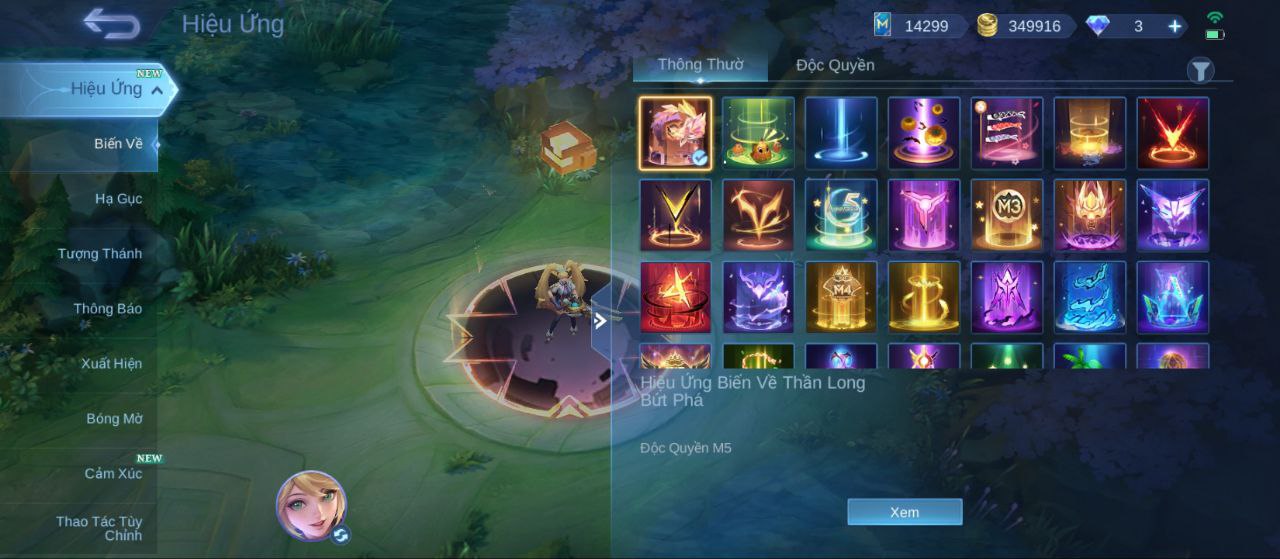Choose the Tượng Thánh category
Screen dimensions: 1280x559
pyautogui.click(x=99, y=254)
